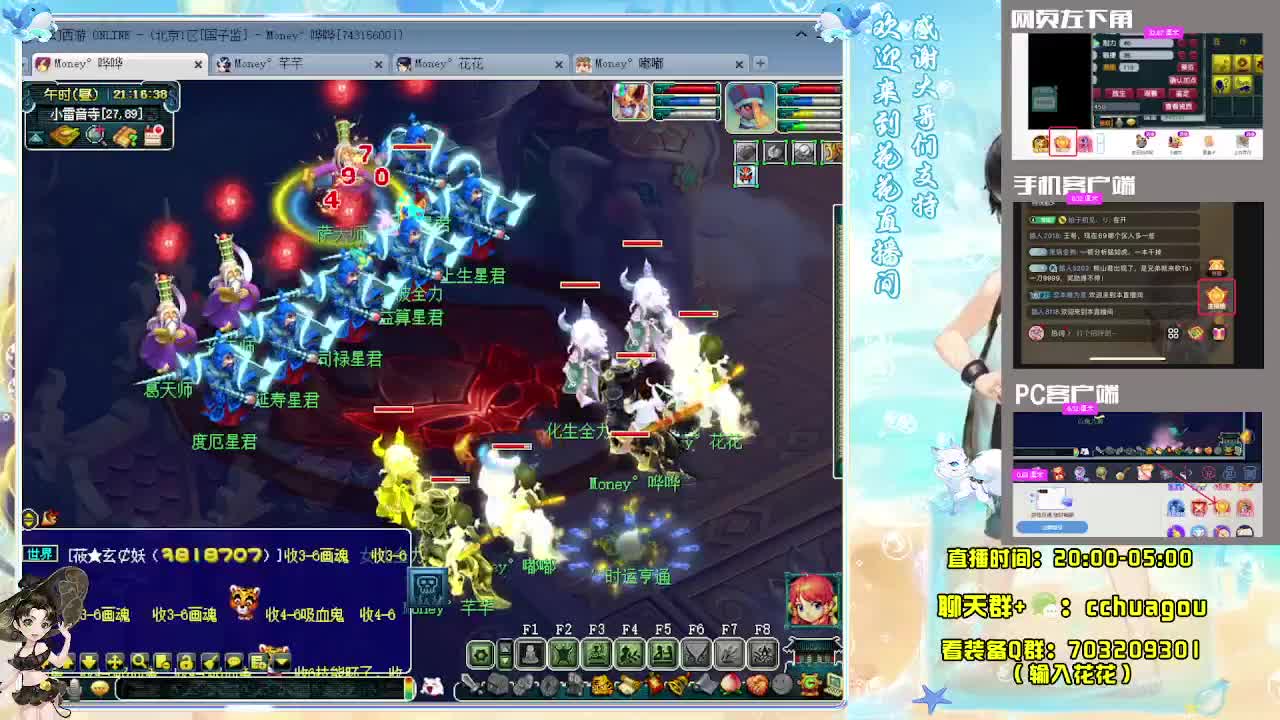Select the 世界 world chat channel
Viewport: 1280px width, 720px height.
point(43,553)
